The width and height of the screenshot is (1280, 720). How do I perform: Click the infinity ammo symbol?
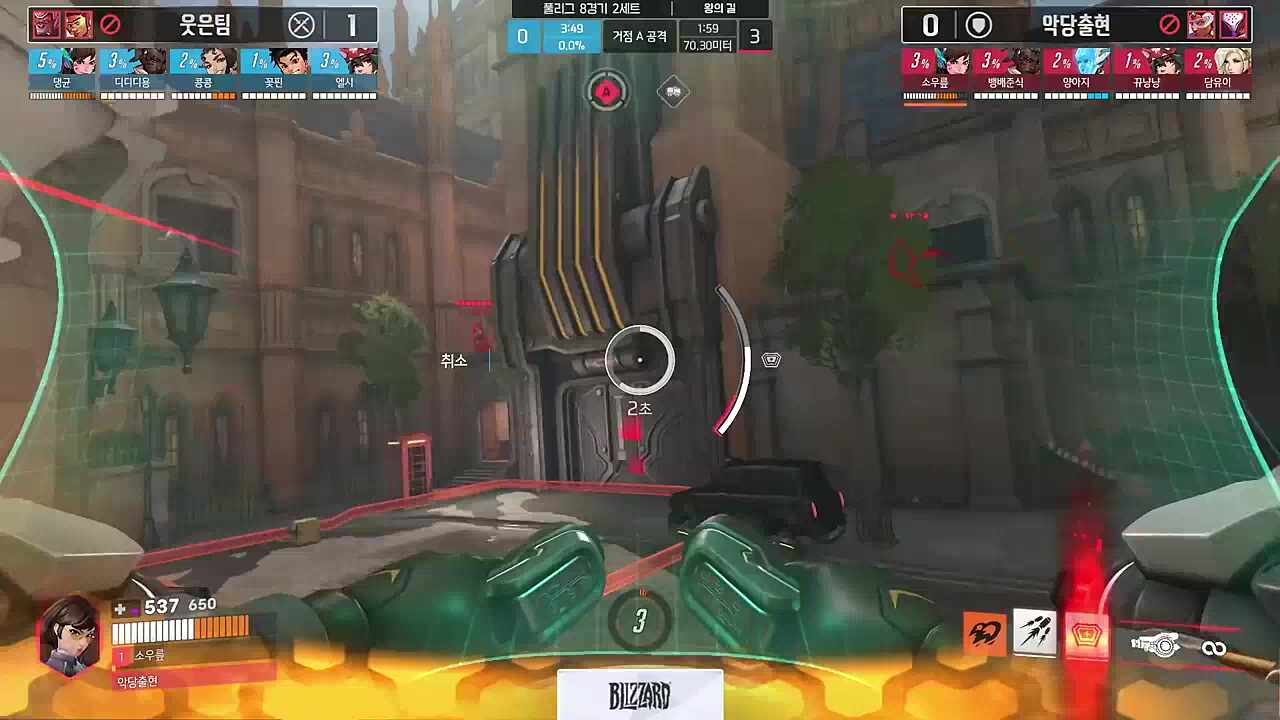[1215, 647]
